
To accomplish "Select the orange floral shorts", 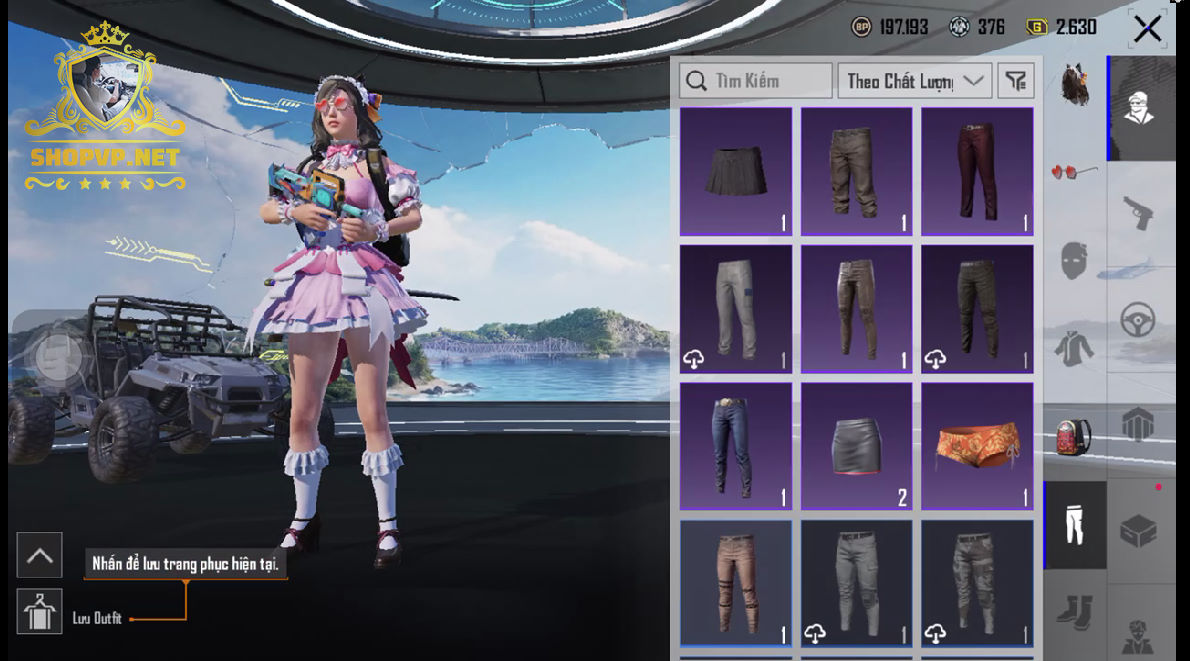I will click(x=976, y=445).
